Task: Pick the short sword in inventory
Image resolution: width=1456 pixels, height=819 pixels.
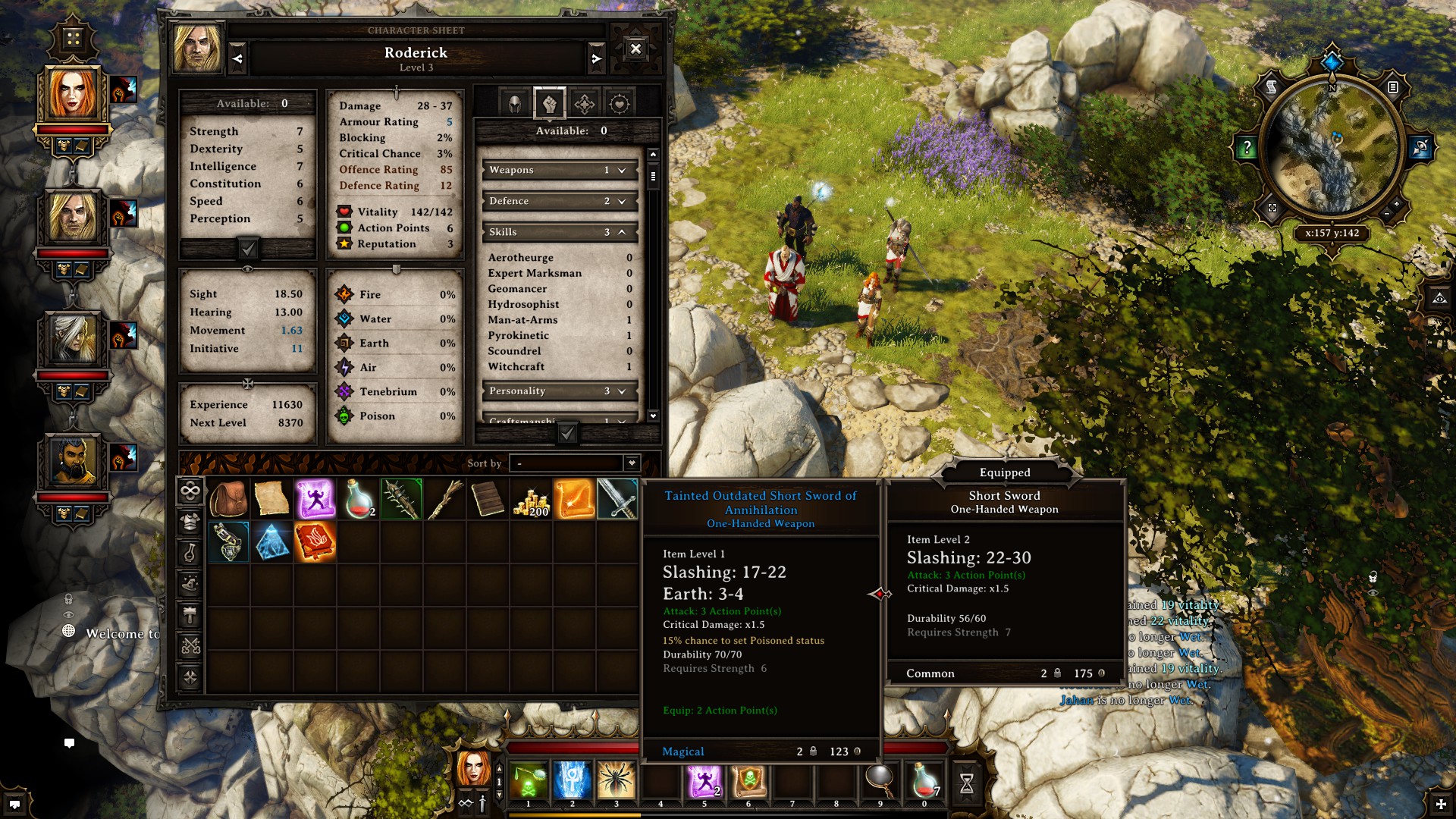Action: (617, 499)
